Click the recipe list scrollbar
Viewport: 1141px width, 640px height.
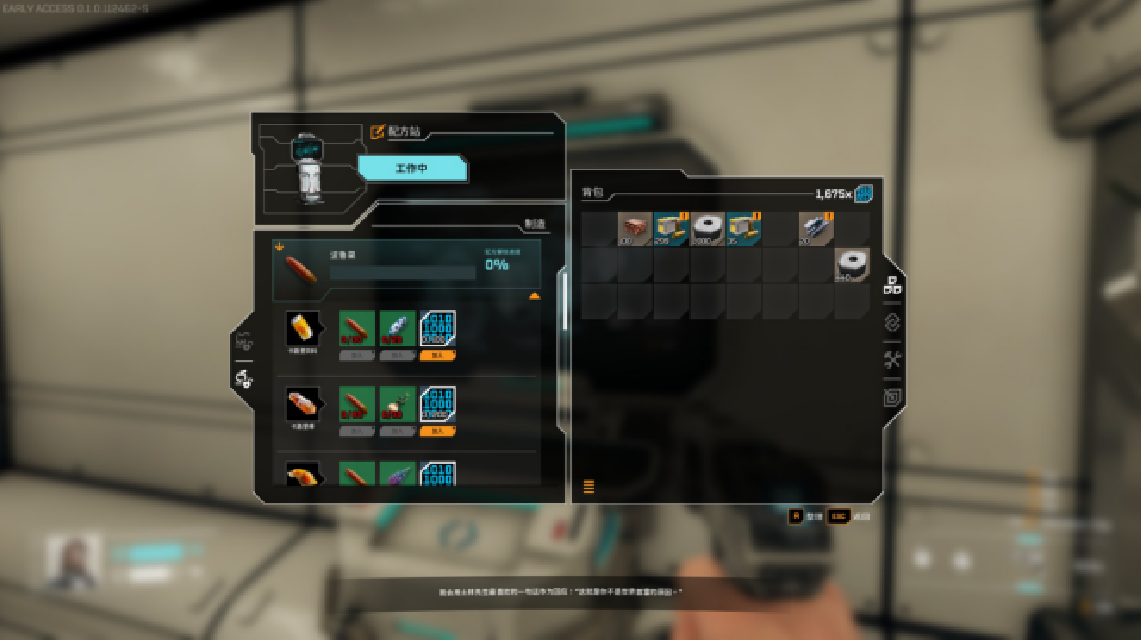562,300
